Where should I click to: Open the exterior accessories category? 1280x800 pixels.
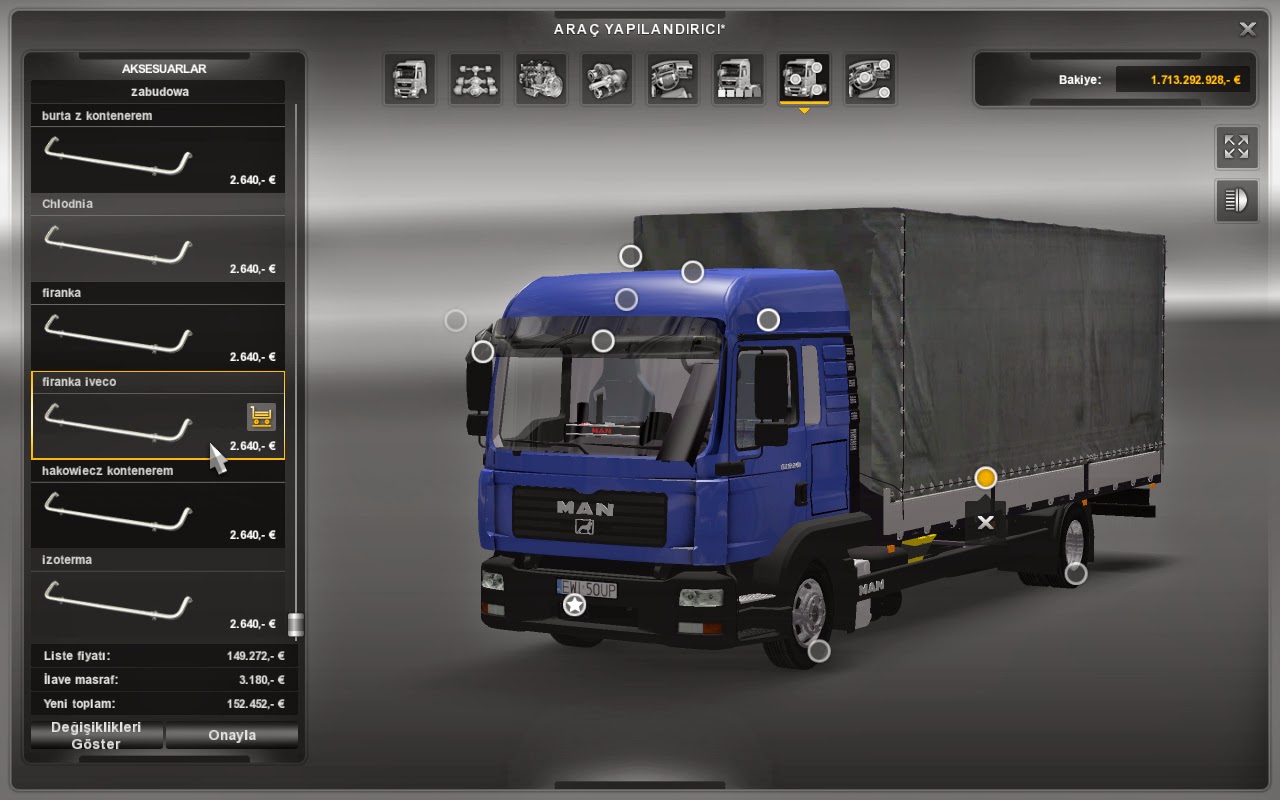804,78
